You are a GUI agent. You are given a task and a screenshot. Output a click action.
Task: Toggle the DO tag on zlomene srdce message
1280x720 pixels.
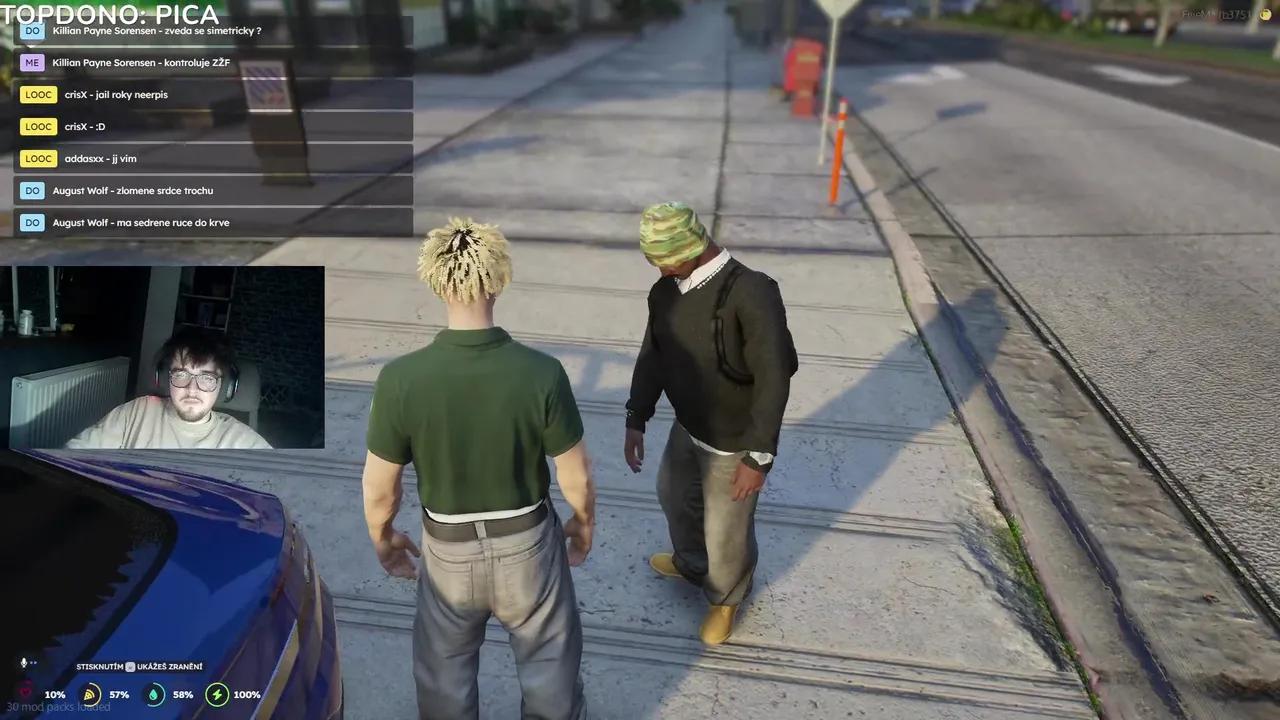(x=32, y=190)
